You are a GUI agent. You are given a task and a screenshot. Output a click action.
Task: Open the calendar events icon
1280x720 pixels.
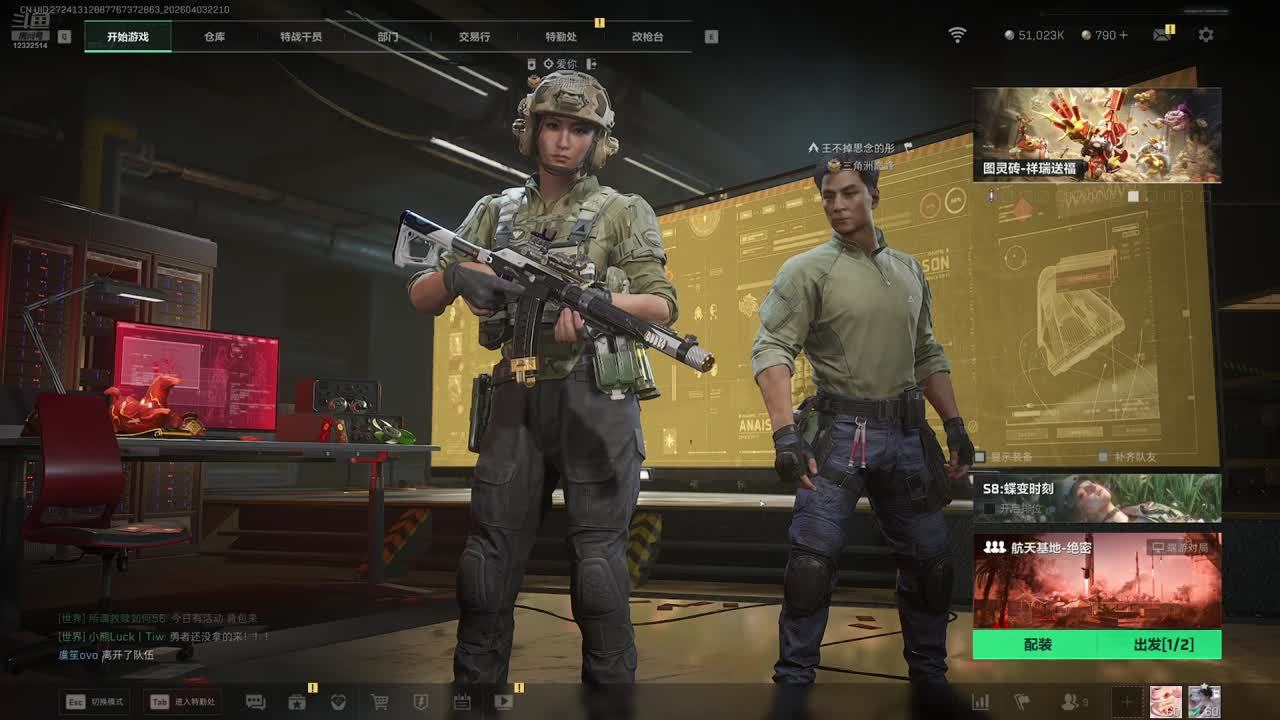462,702
